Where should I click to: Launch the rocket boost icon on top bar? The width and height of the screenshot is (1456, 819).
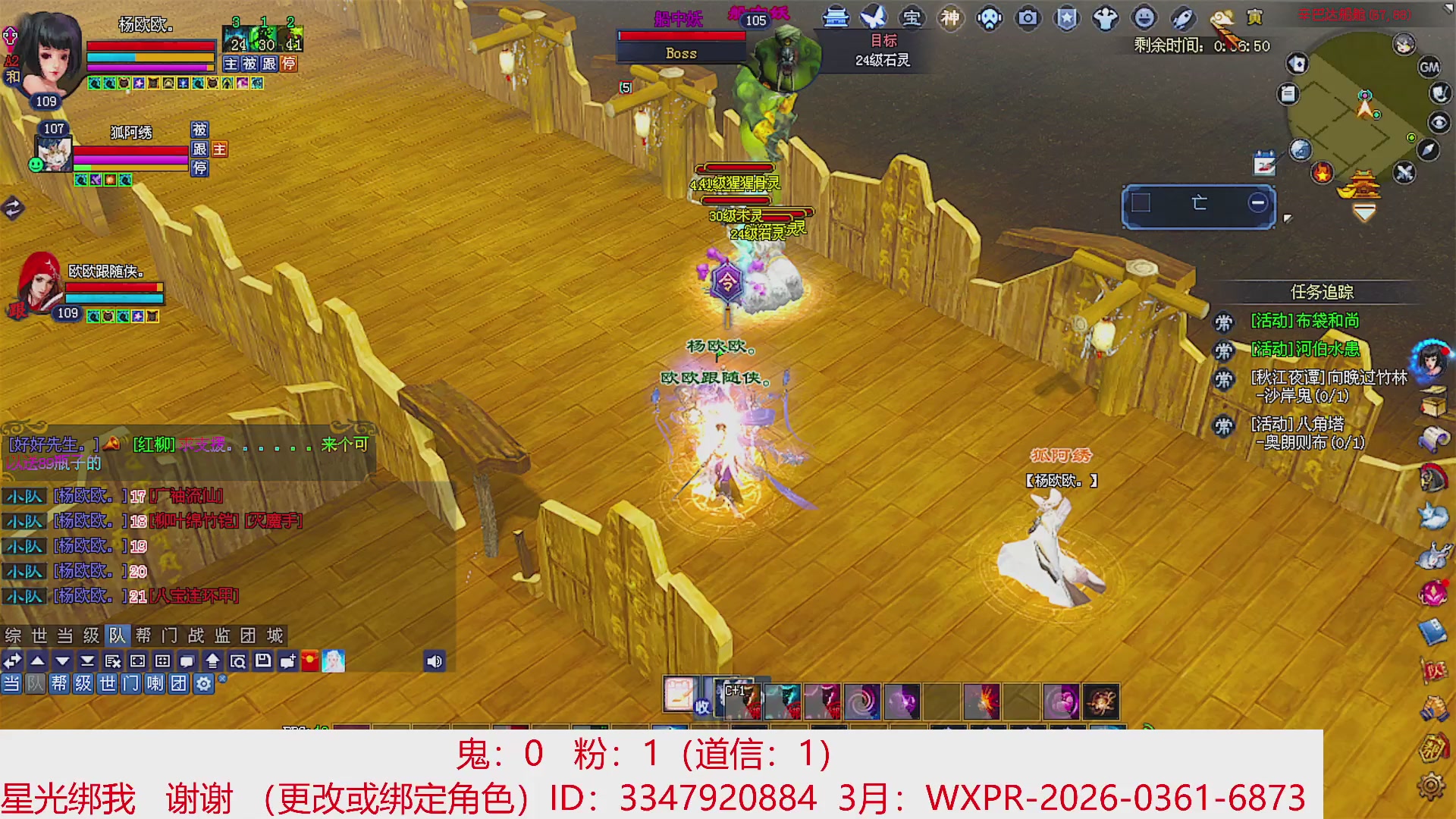click(x=1183, y=19)
